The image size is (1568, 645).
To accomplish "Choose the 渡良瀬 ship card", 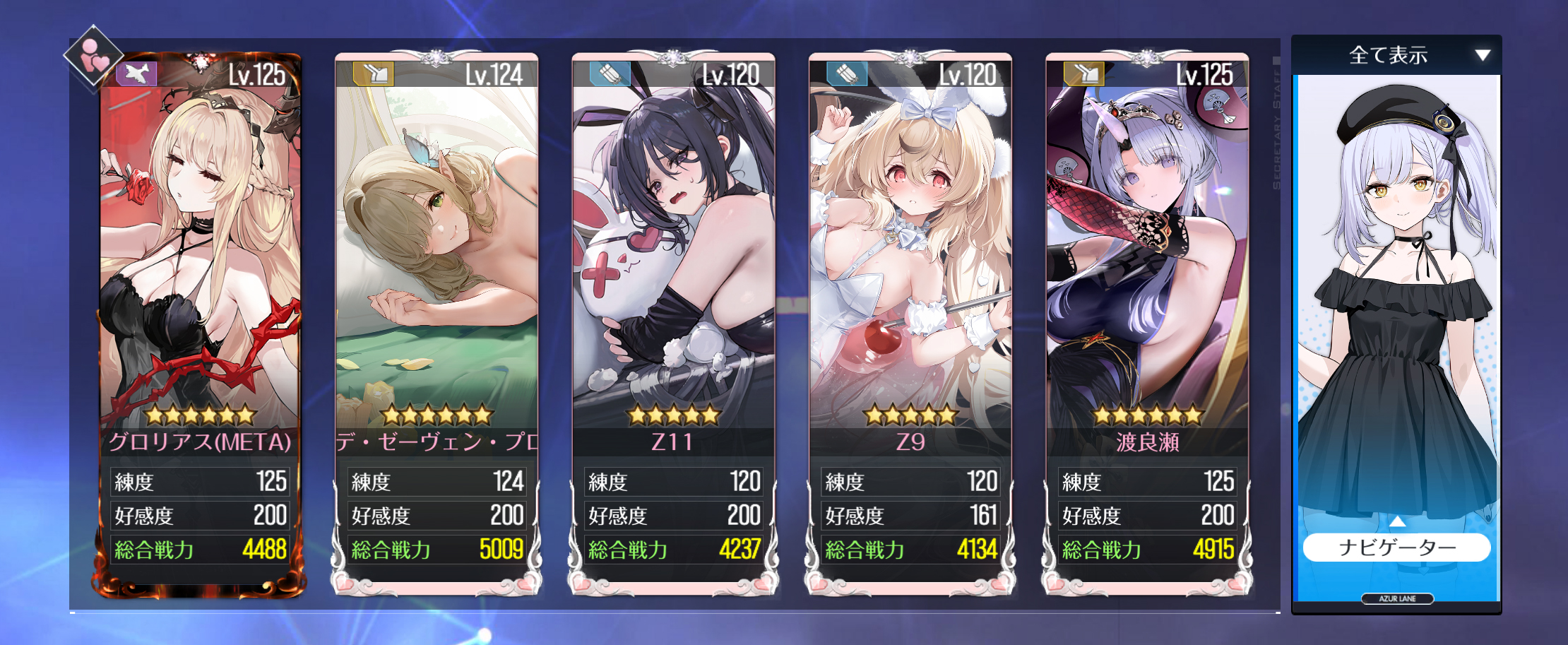I will click(1147, 283).
